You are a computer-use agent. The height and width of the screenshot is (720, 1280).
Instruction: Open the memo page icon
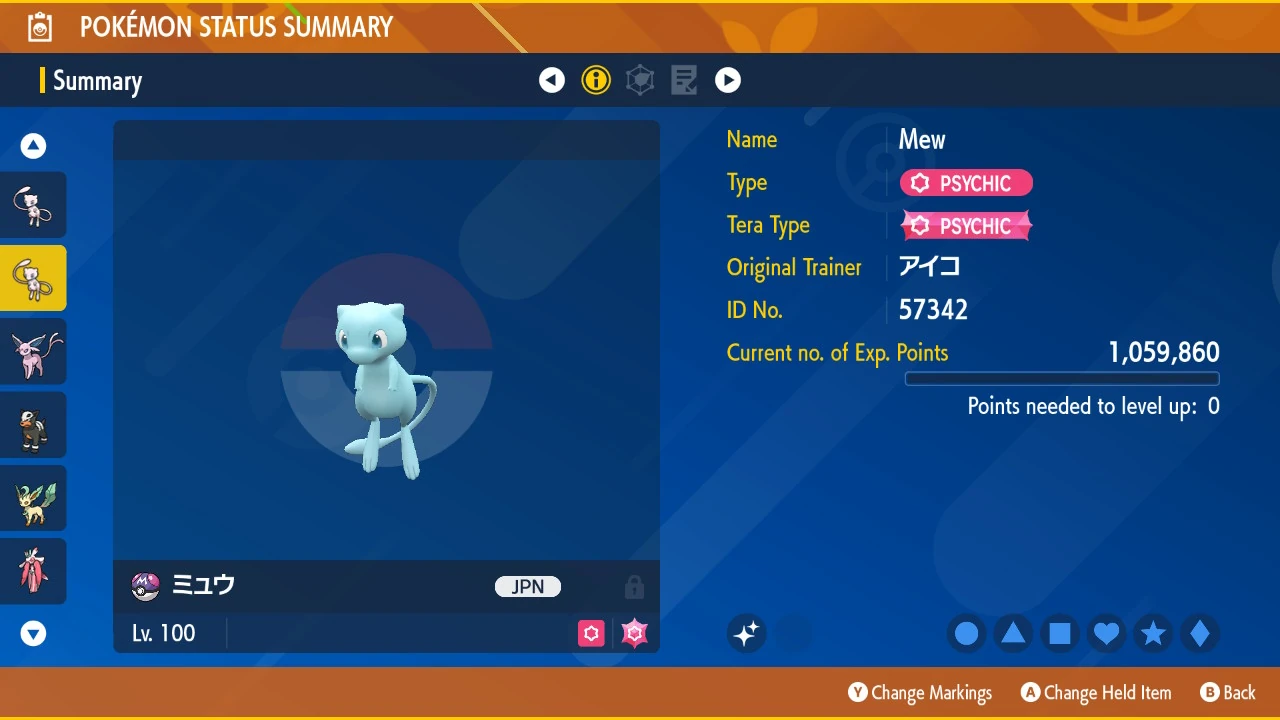click(684, 80)
